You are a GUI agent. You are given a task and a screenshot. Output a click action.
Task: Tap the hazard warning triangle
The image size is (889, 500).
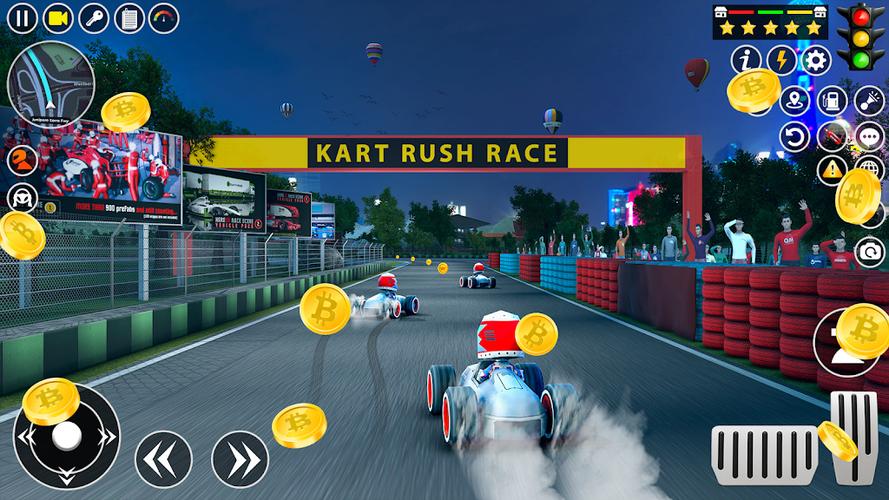click(x=832, y=170)
